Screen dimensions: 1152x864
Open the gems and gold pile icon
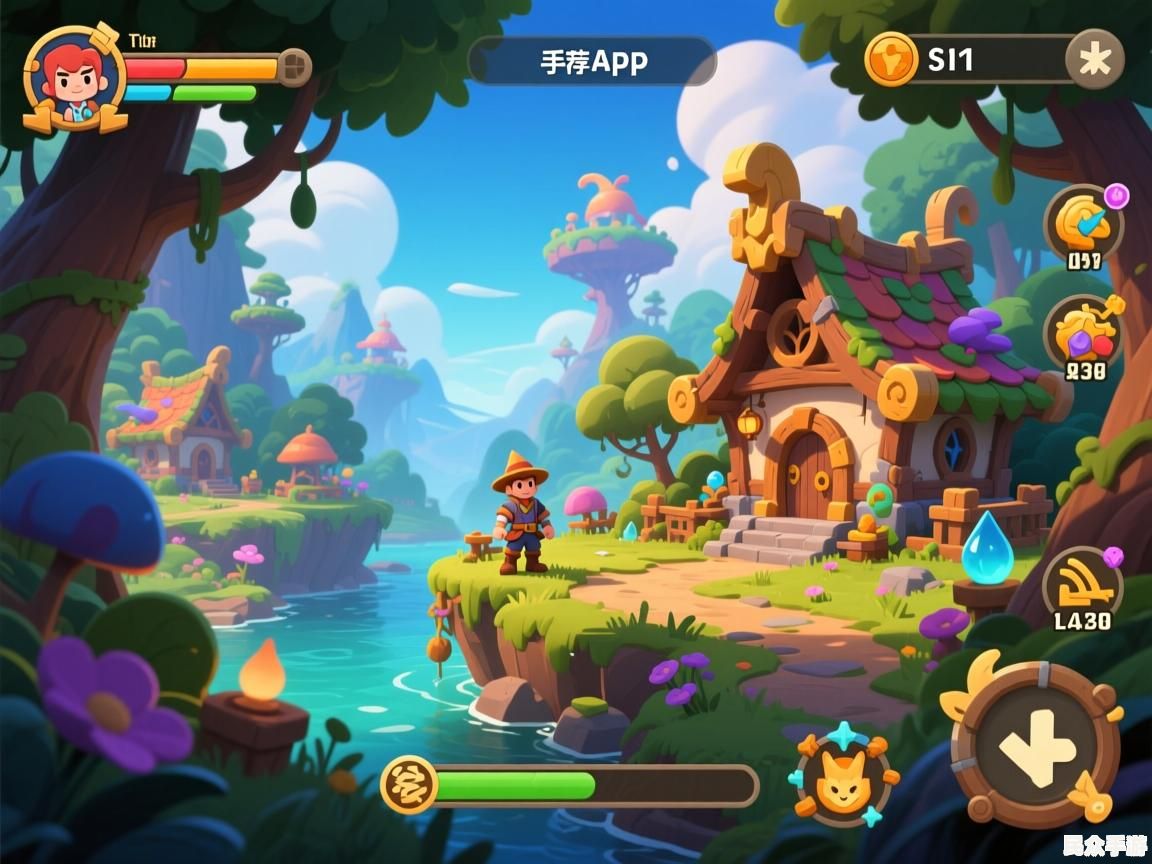[1084, 333]
